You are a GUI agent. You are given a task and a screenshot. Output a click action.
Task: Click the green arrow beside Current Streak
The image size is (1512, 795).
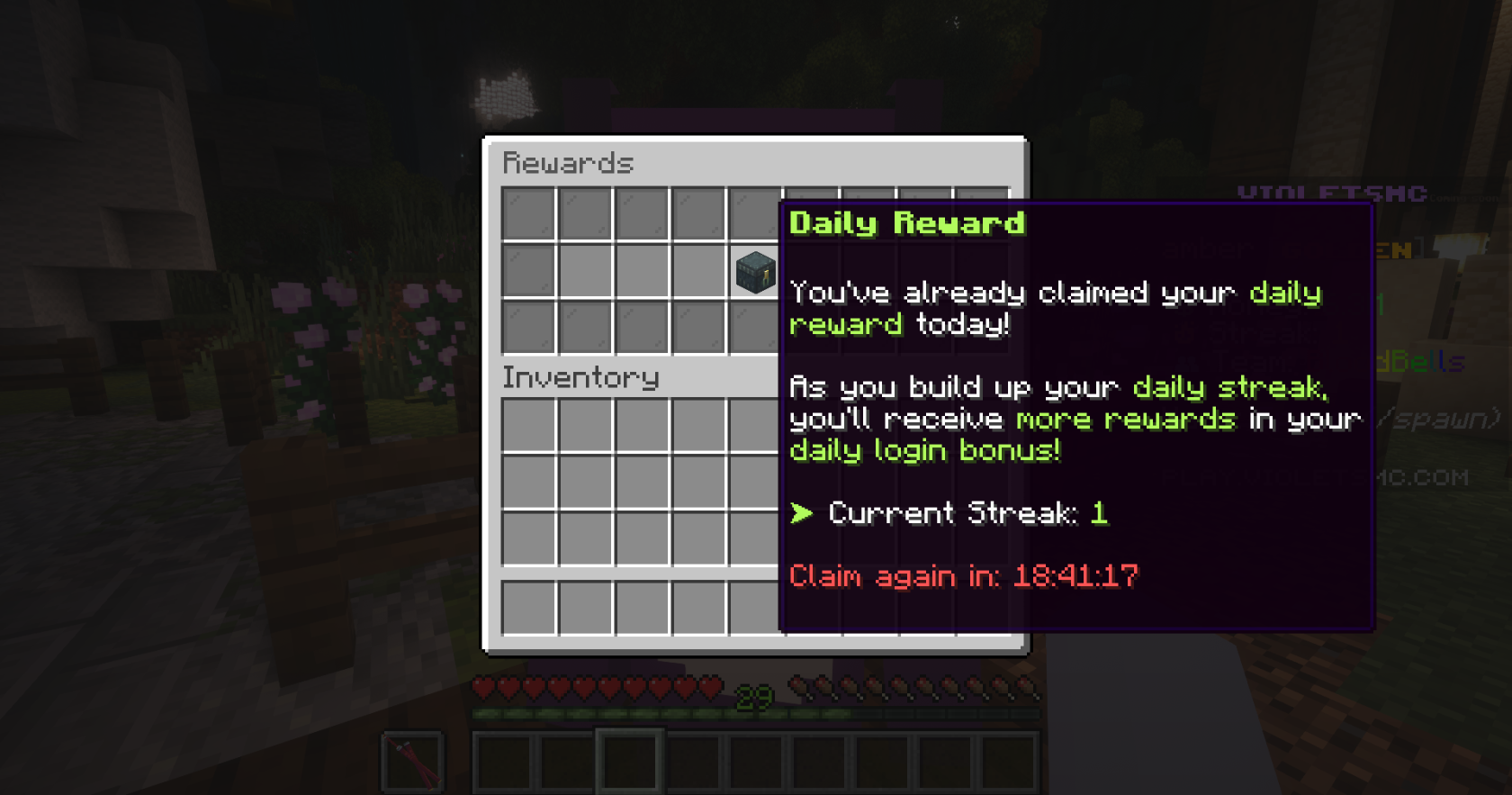point(799,513)
